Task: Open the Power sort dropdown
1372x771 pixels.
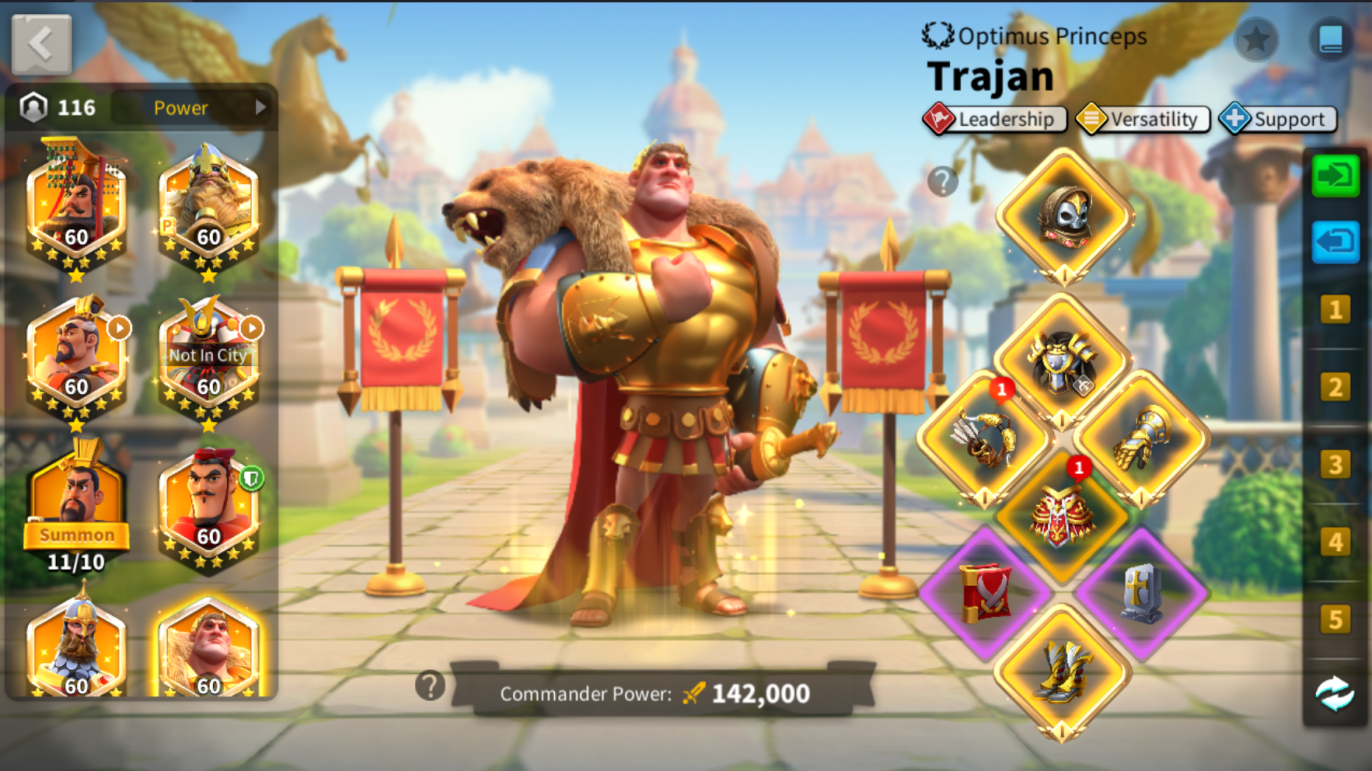Action: point(191,107)
